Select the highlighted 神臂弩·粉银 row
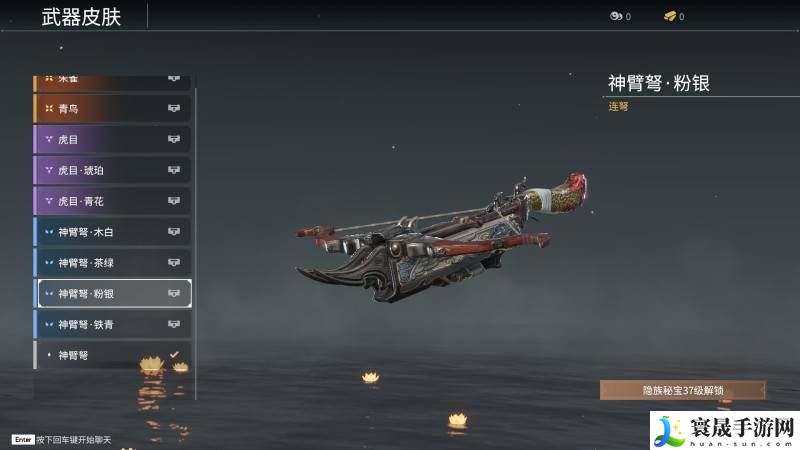 point(112,293)
